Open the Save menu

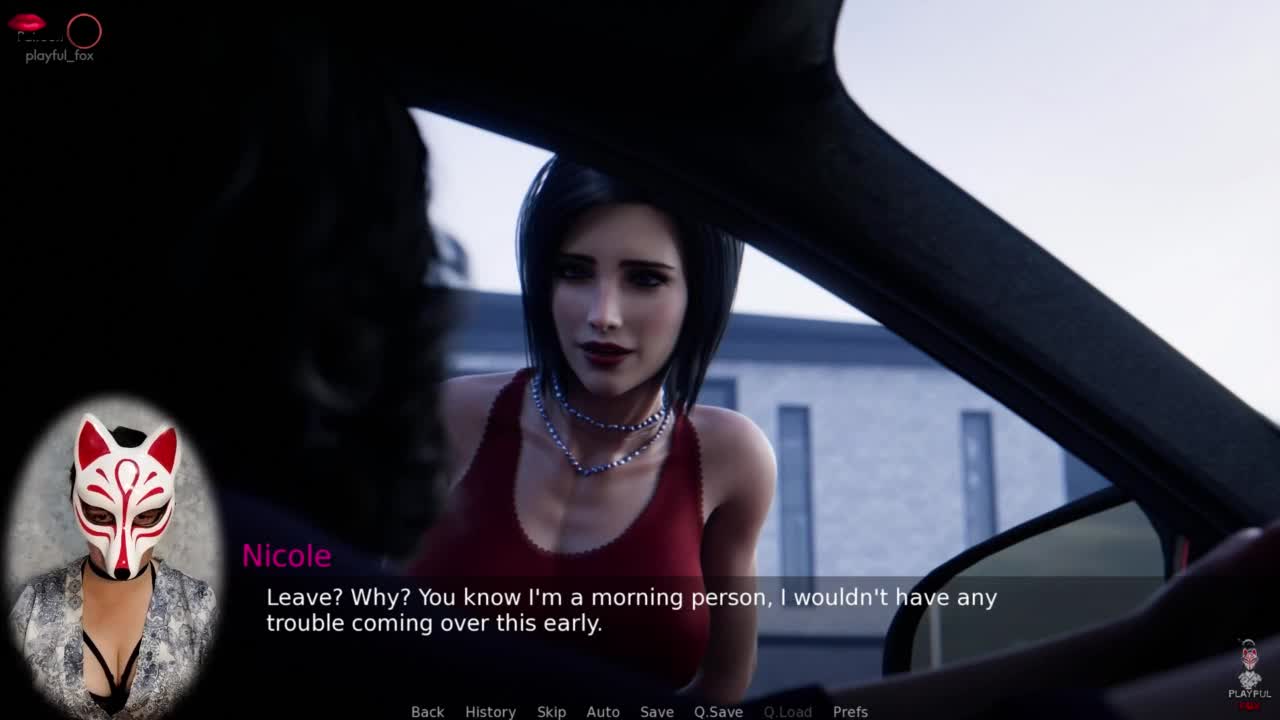coord(657,711)
